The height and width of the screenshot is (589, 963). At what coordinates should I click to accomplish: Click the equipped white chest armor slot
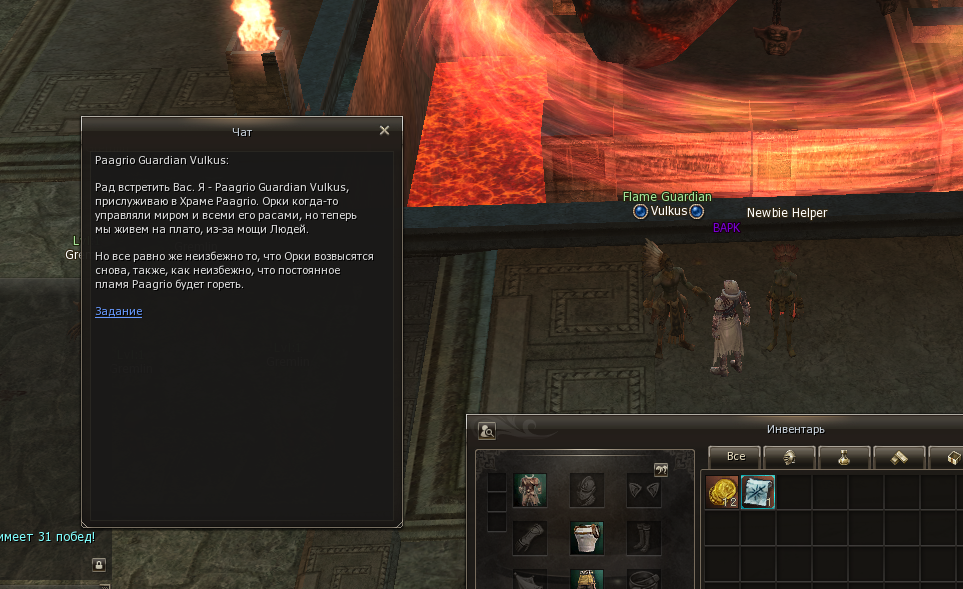pyautogui.click(x=587, y=538)
